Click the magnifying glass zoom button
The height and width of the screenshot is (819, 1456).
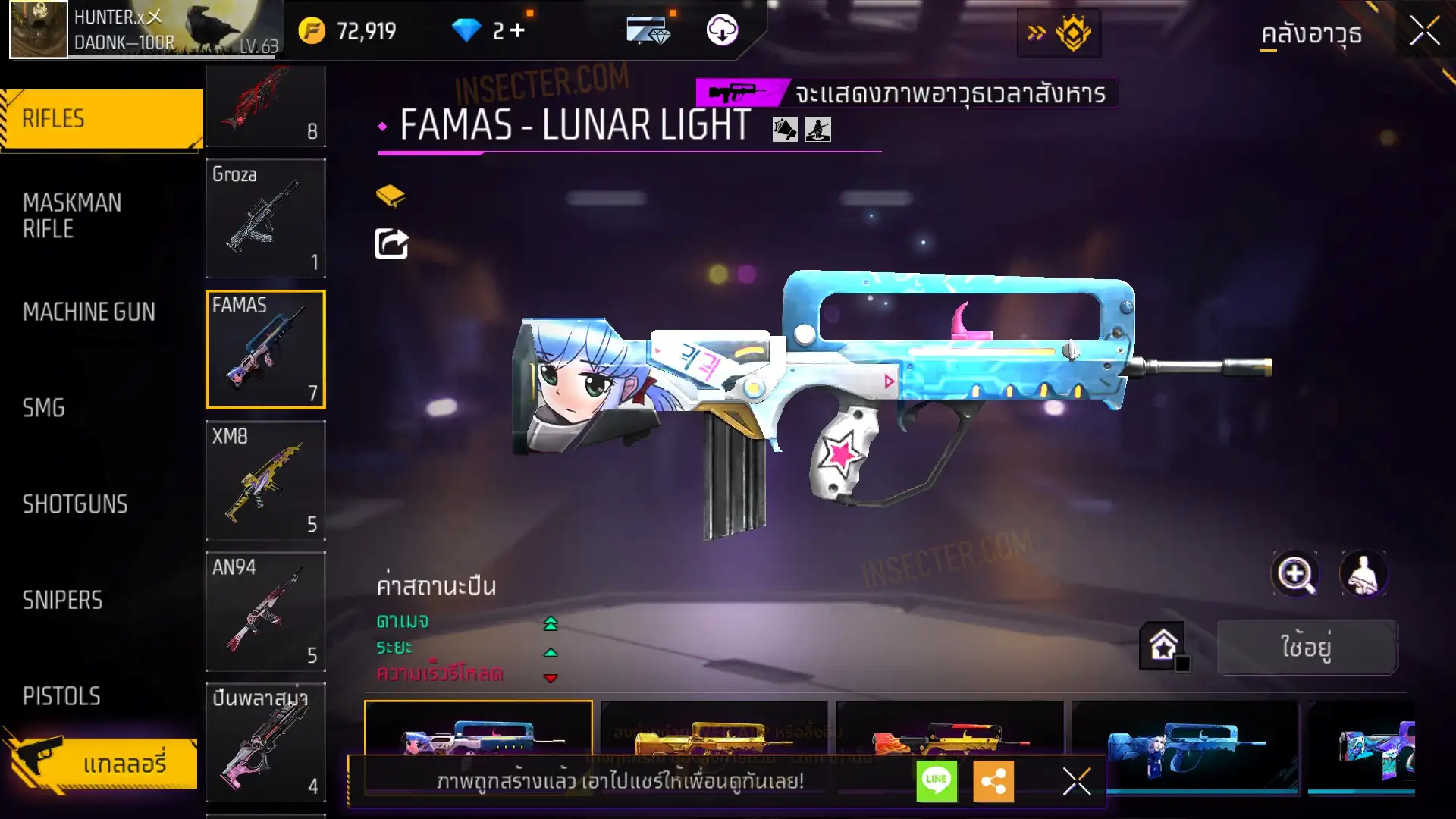click(1294, 574)
